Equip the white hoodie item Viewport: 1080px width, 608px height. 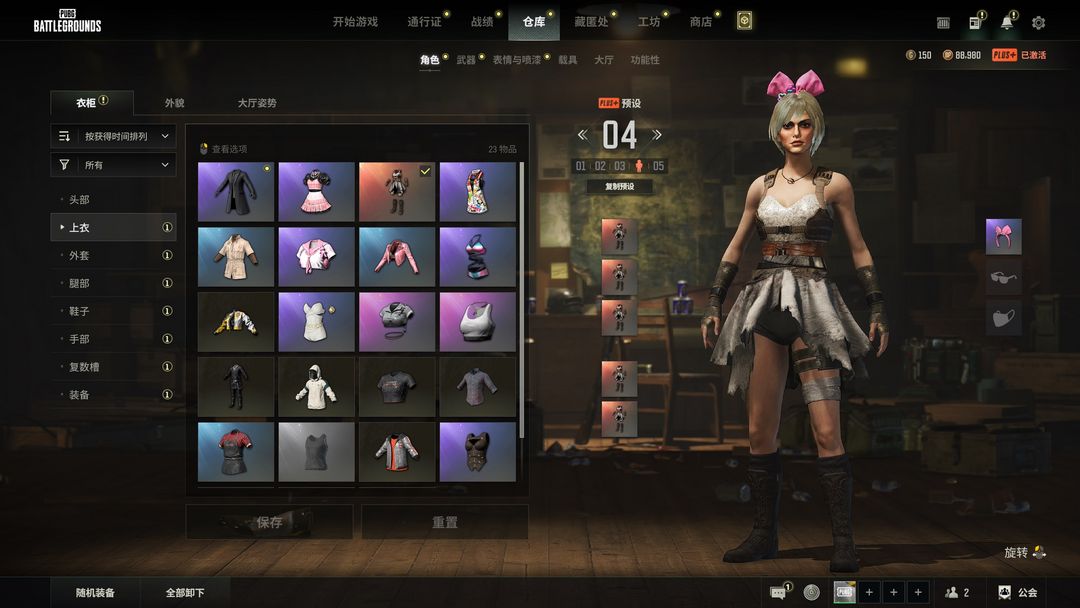pyautogui.click(x=316, y=386)
